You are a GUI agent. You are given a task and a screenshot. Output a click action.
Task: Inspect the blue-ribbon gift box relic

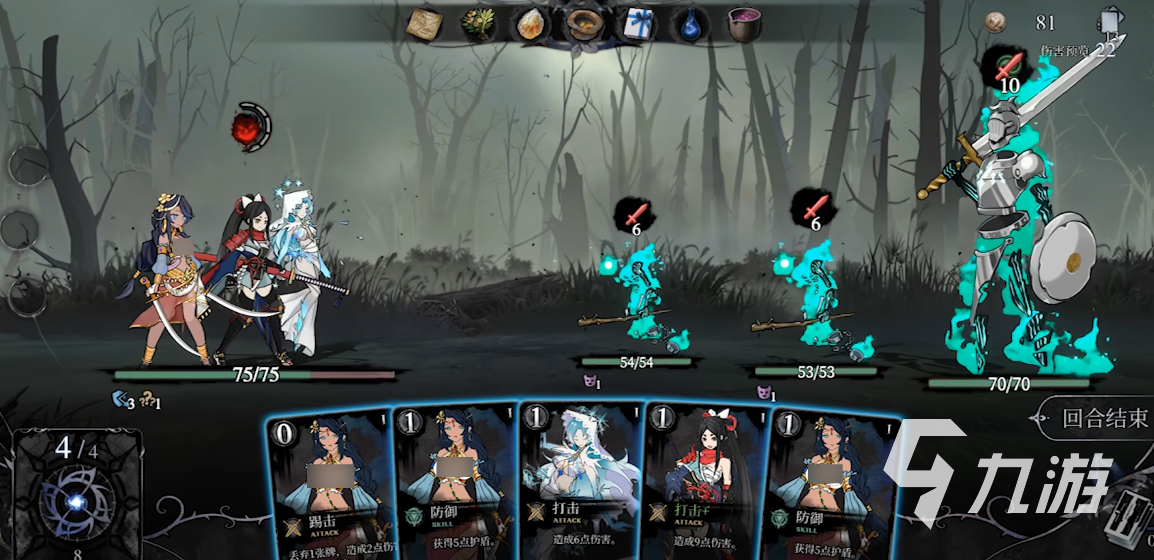[636, 24]
